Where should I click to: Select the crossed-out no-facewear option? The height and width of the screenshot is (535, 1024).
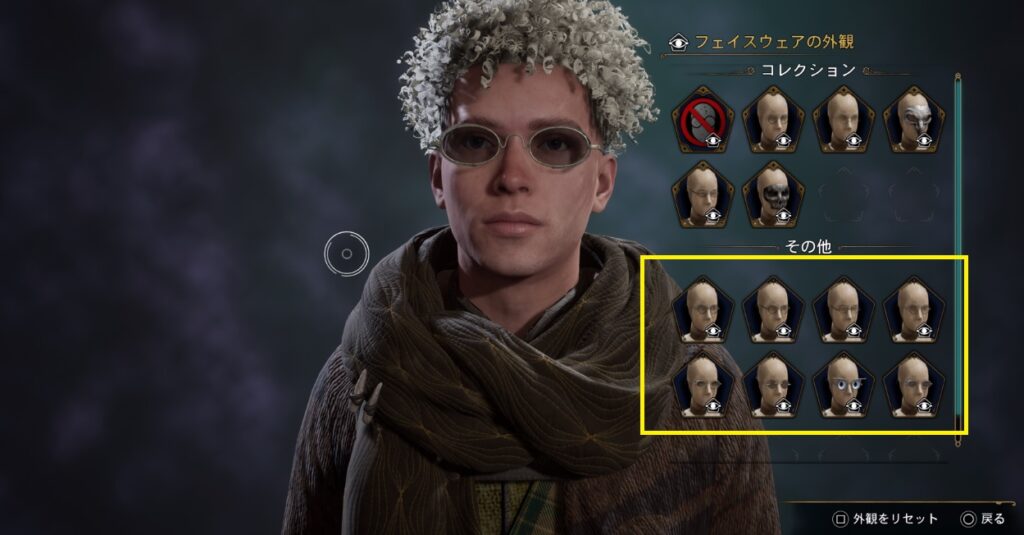tap(702, 120)
